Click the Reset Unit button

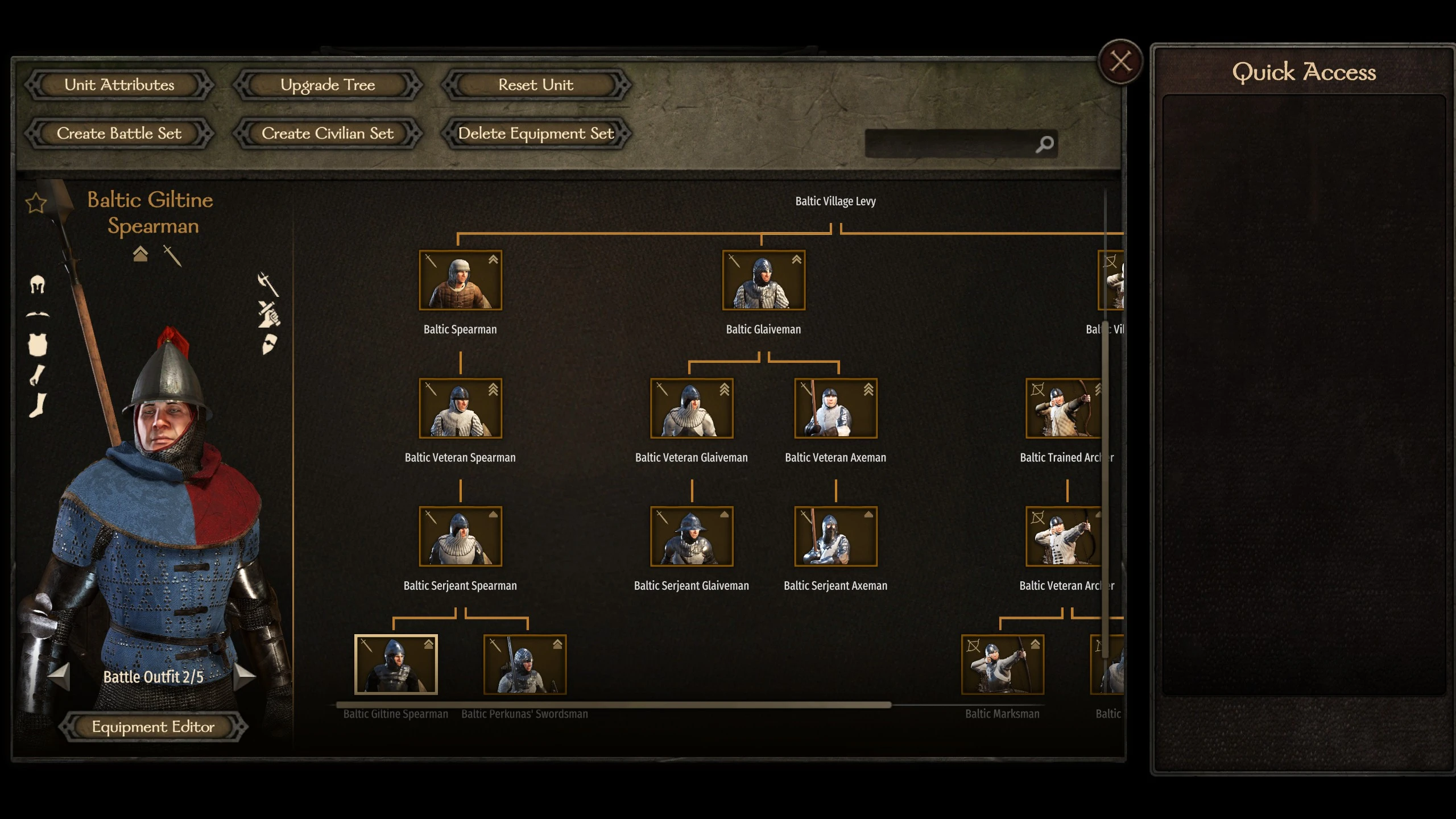(x=536, y=85)
